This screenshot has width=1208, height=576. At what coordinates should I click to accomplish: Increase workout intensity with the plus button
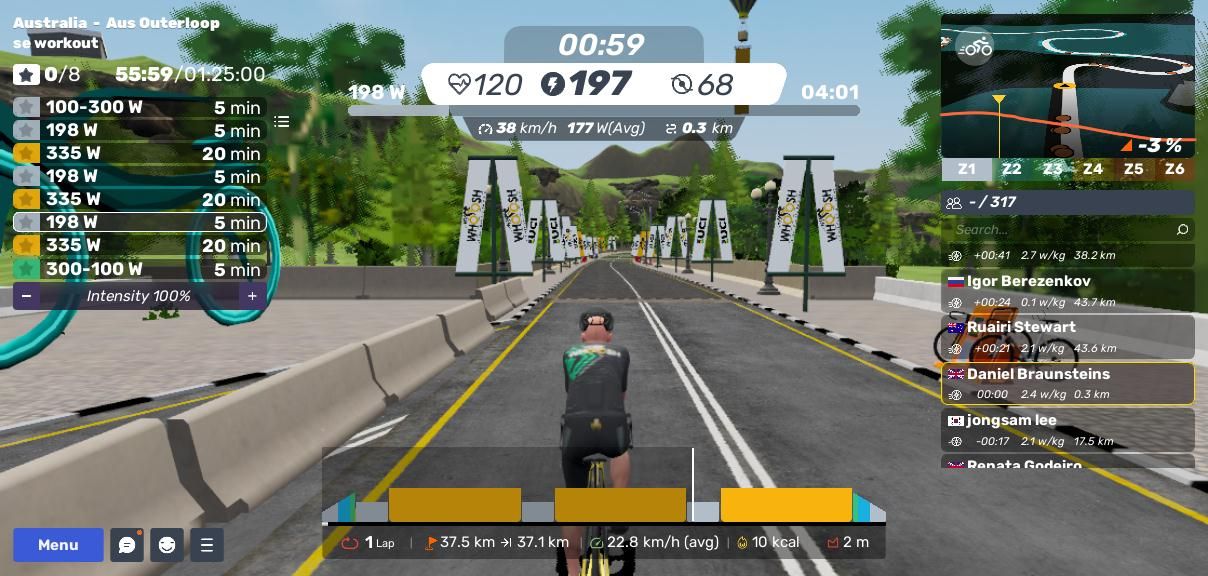pos(252,296)
